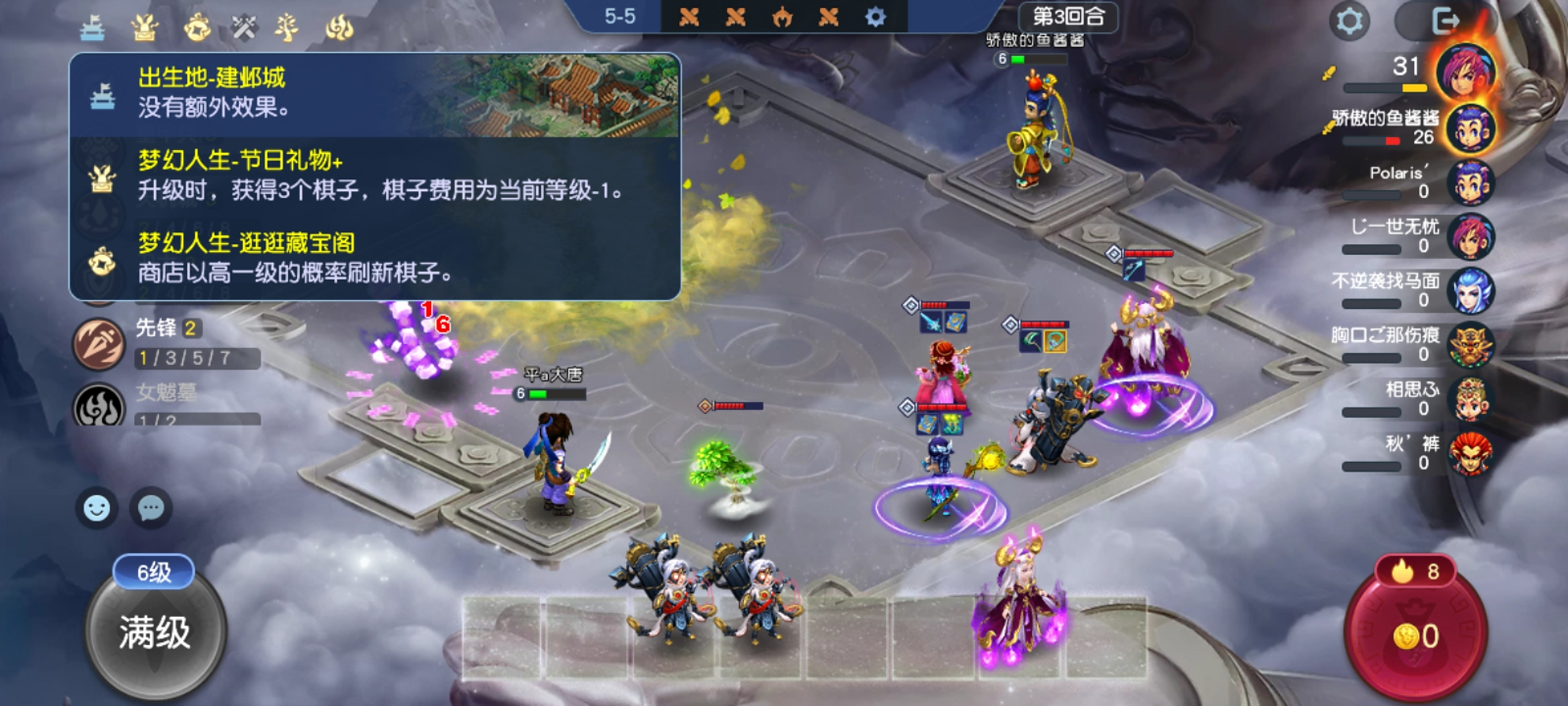Click the flame icon in top-left row
The width and height of the screenshot is (1568, 706).
point(339,27)
